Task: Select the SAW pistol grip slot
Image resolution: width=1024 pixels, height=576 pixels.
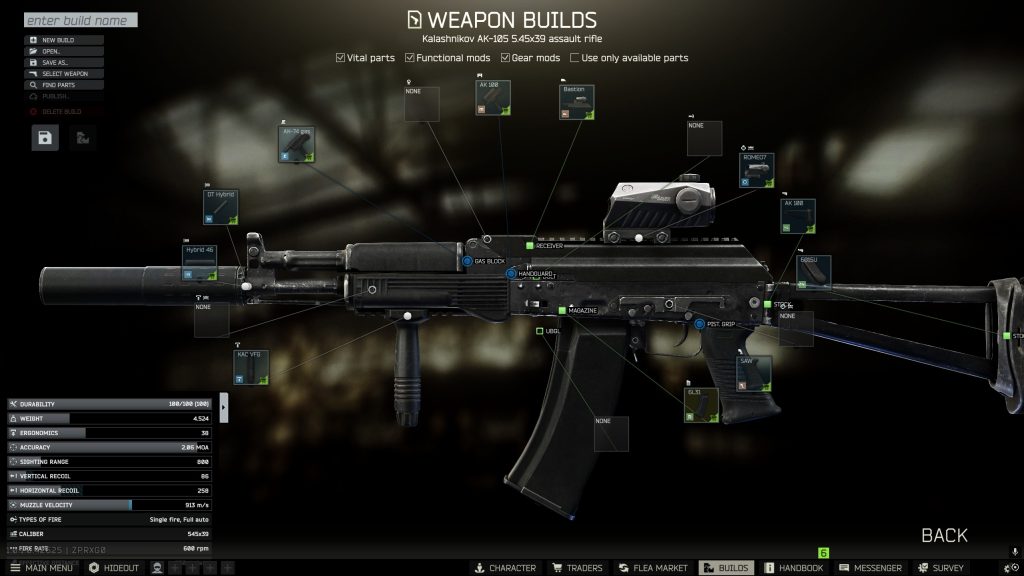Action: click(x=754, y=373)
